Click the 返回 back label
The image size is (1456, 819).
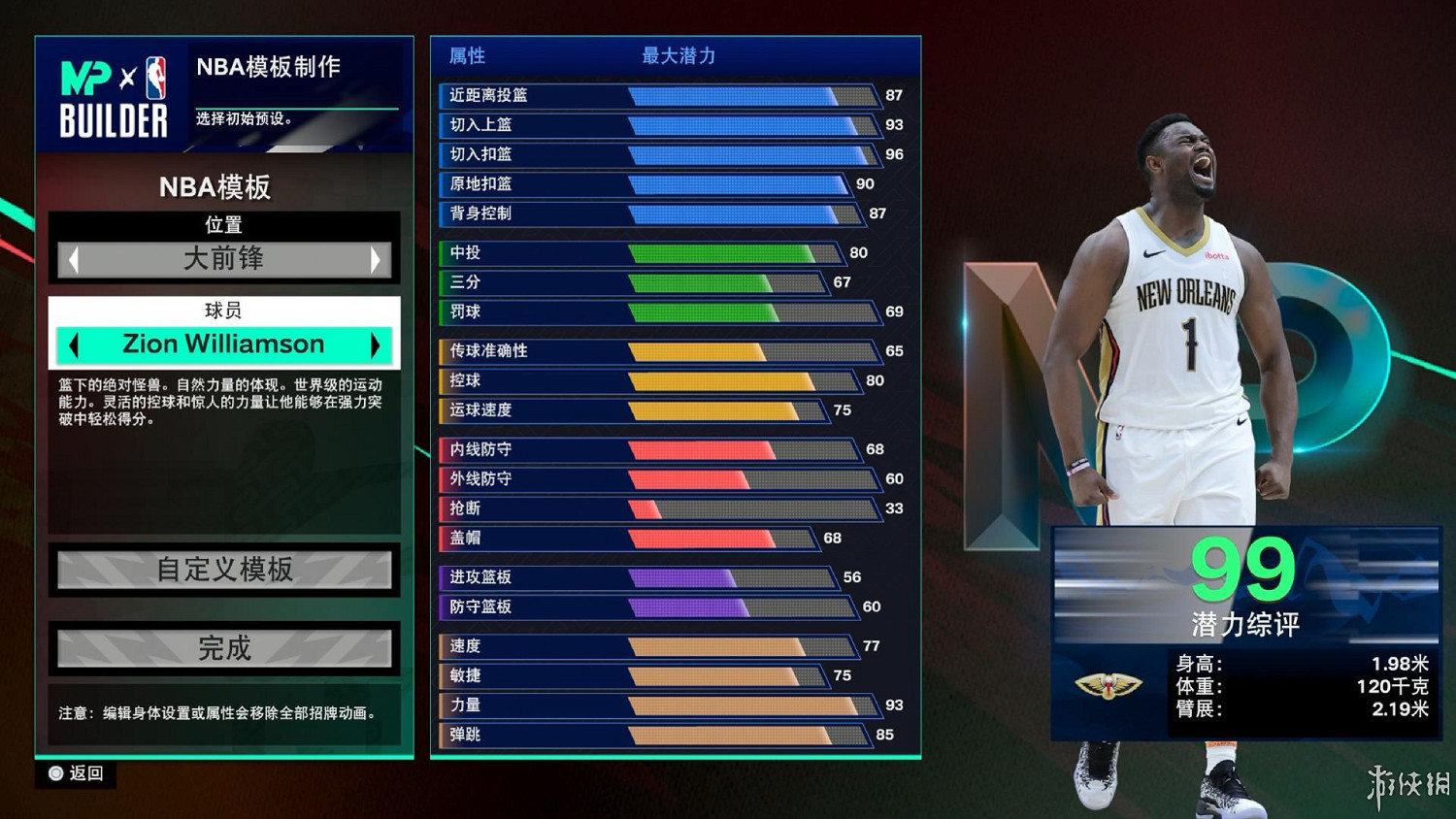(85, 774)
